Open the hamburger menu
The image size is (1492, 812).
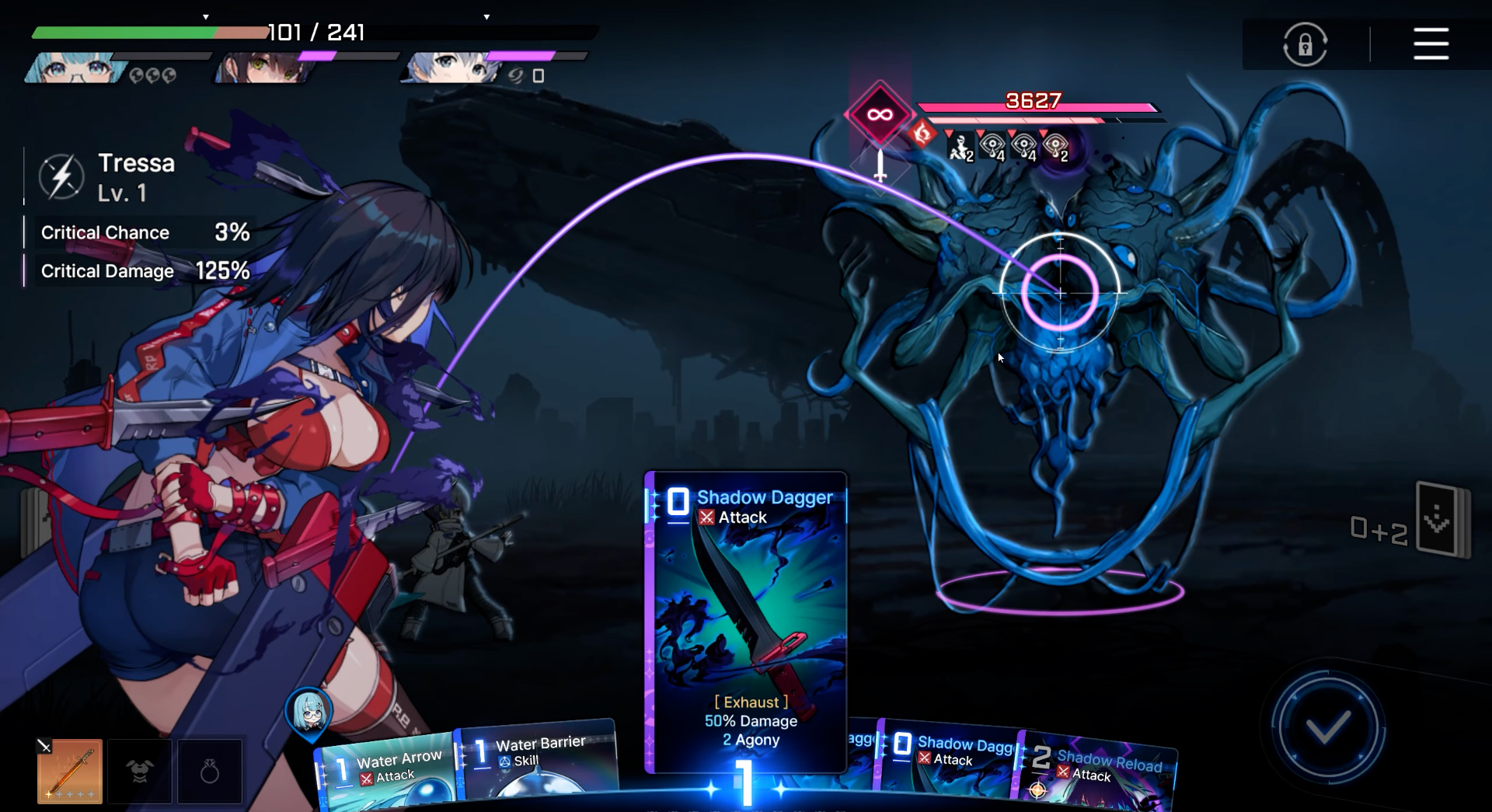1431,44
